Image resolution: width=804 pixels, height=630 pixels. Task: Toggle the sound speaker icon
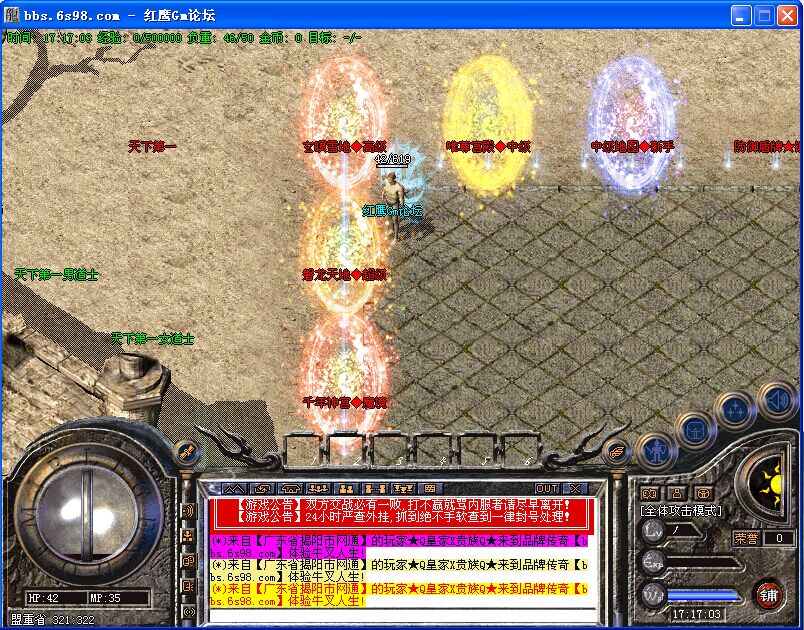pyautogui.click(x=775, y=402)
